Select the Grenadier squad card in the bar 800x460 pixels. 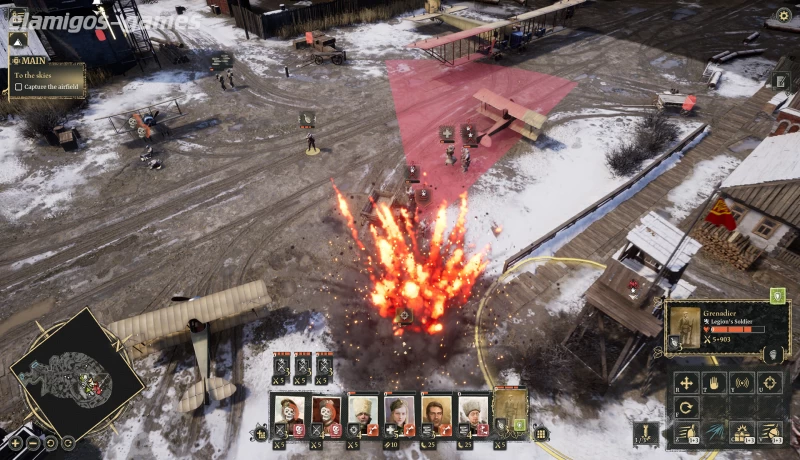click(x=510, y=412)
